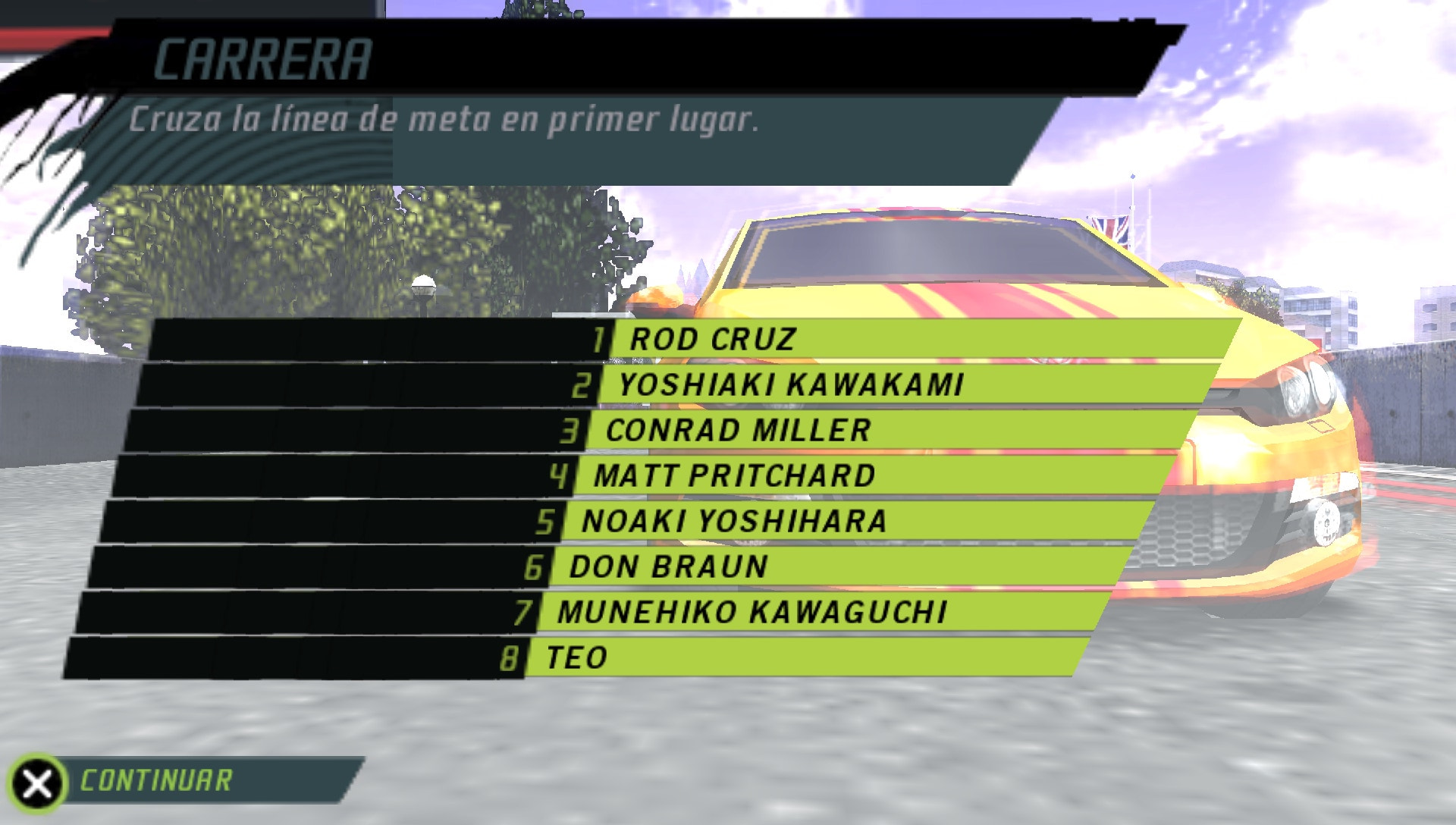This screenshot has height=825, width=1456.
Task: Select the race objective text below CARRERA
Action: coord(444,119)
